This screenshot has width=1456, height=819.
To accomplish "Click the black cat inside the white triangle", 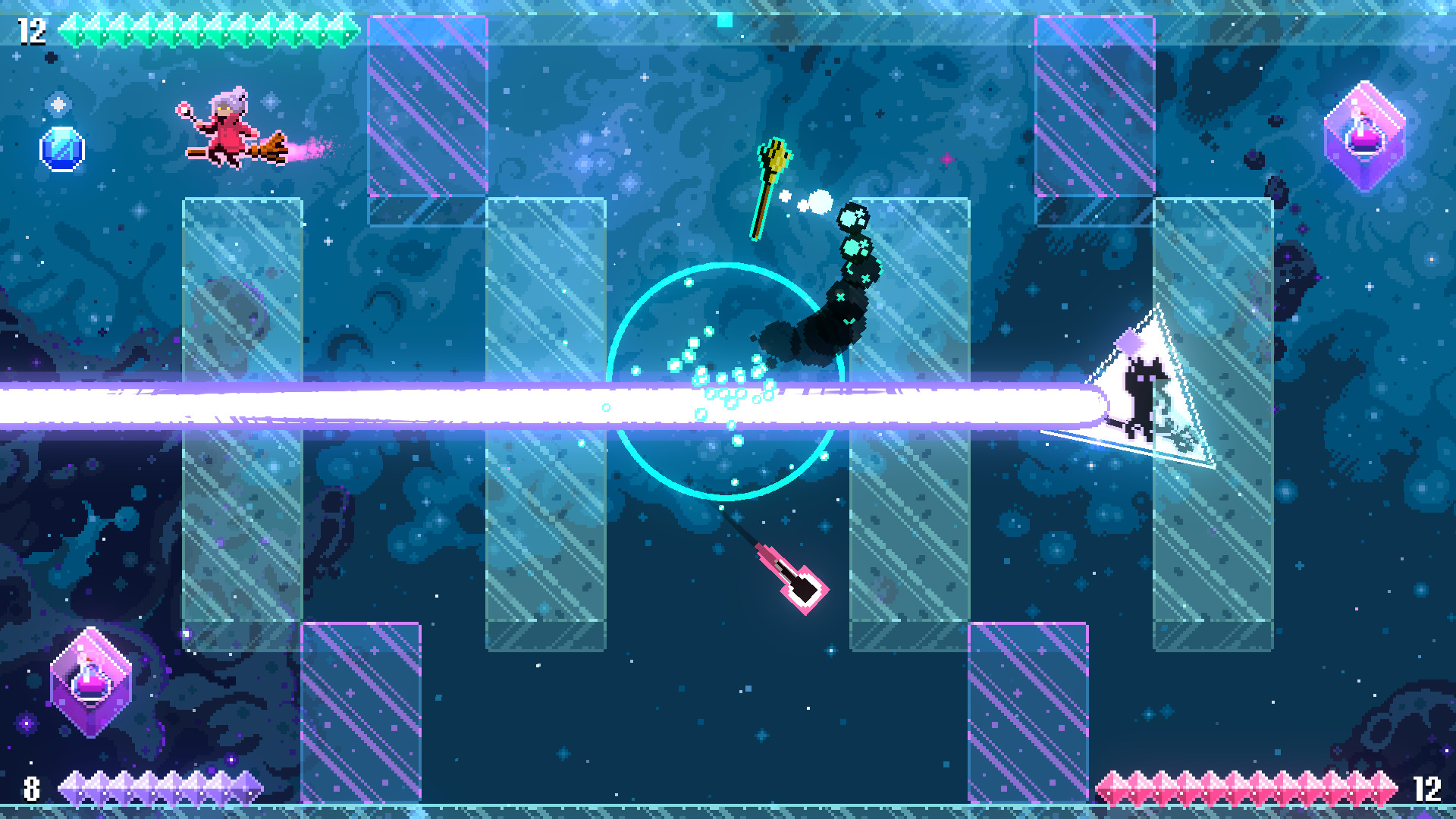I will [1145, 394].
